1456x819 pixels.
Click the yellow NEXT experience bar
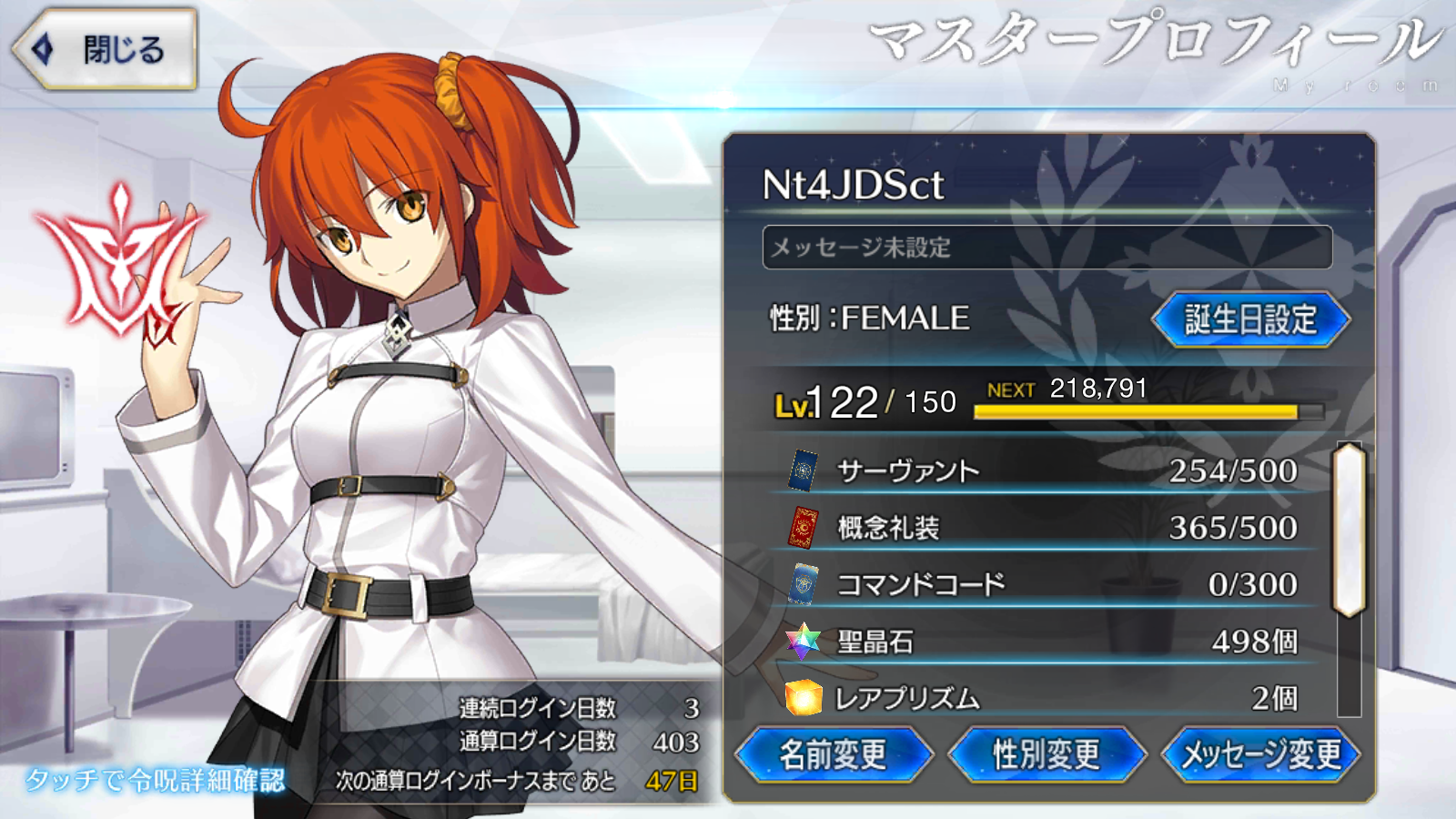(1147, 412)
